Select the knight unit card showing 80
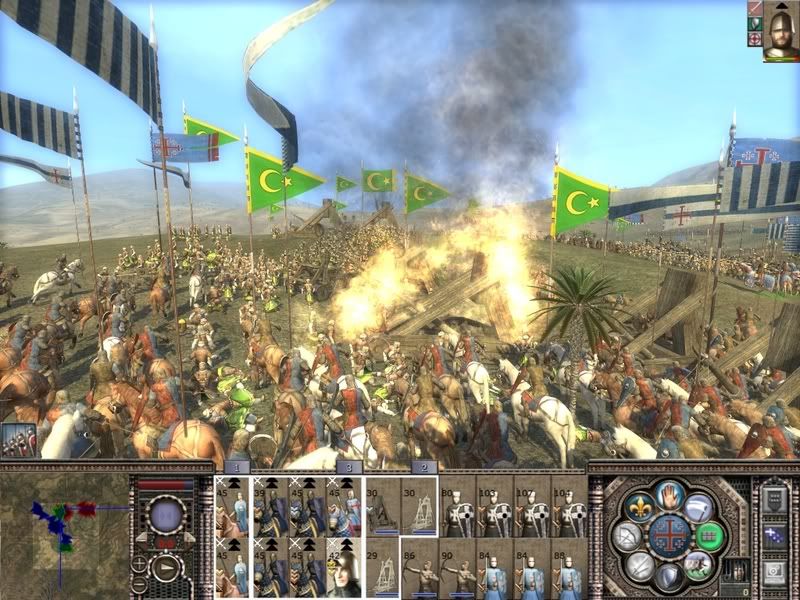This screenshot has height=600, width=800. click(x=457, y=506)
